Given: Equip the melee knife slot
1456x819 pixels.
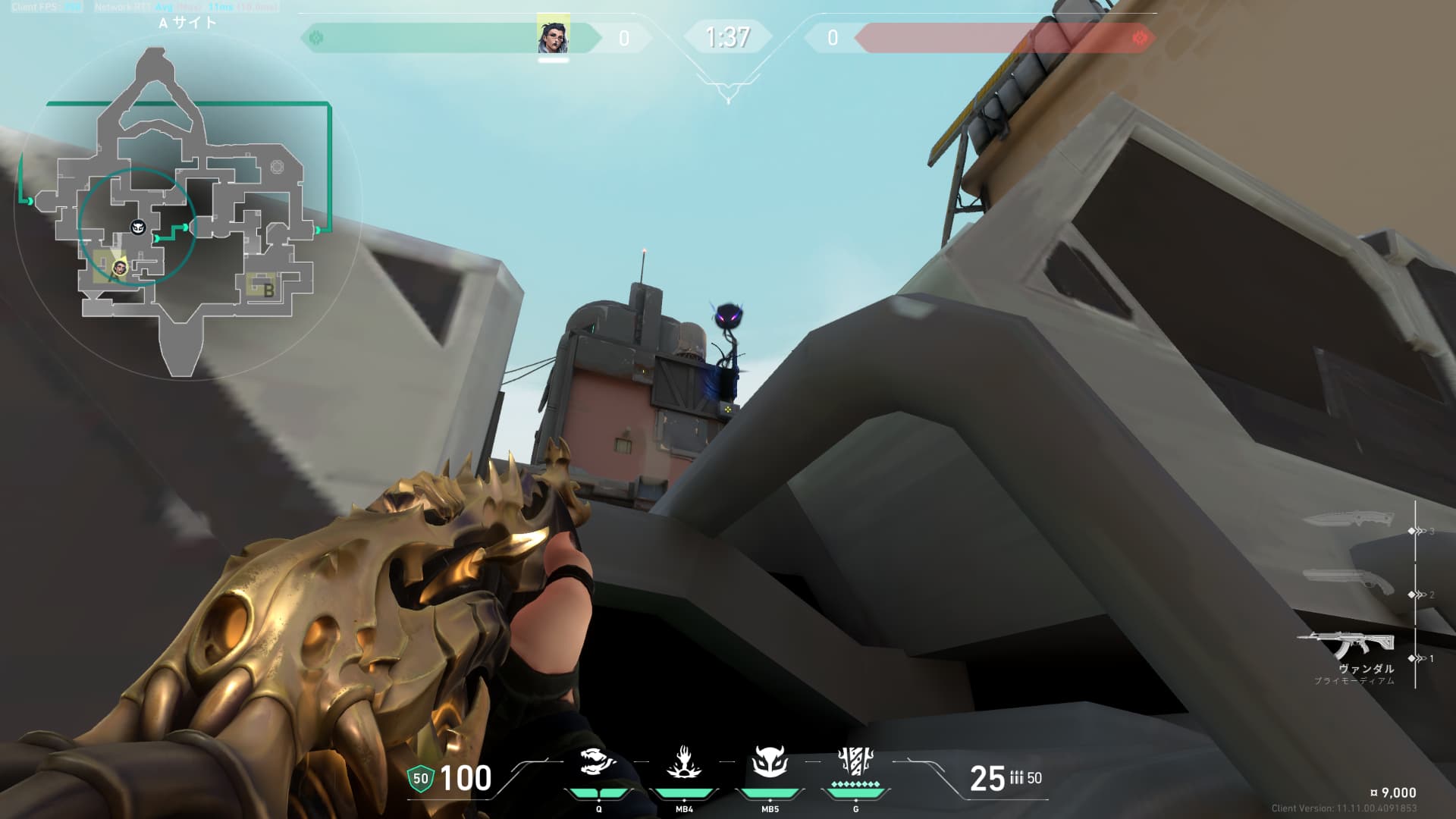Looking at the screenshot, I should (x=1348, y=521).
